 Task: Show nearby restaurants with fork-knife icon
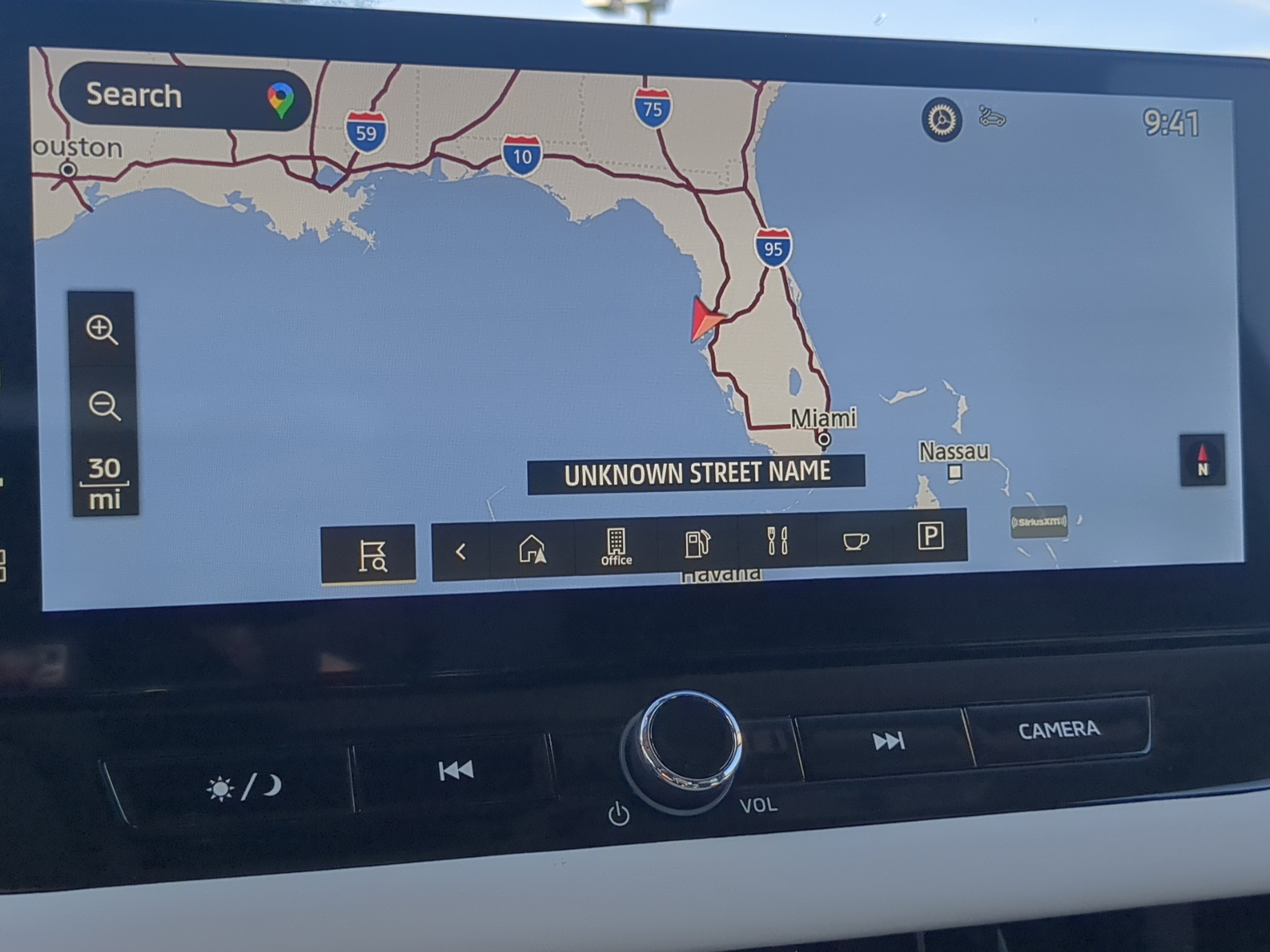coord(777,541)
